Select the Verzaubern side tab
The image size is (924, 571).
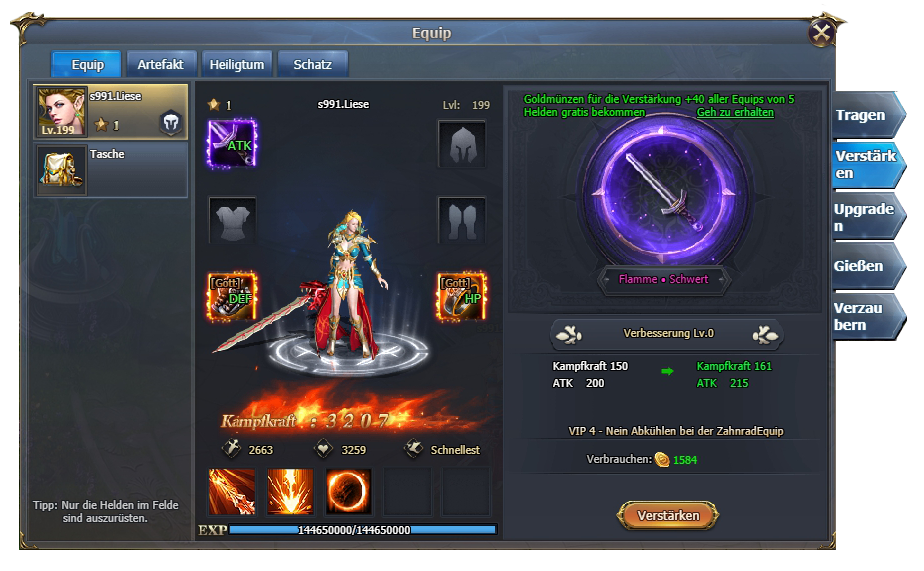866,316
